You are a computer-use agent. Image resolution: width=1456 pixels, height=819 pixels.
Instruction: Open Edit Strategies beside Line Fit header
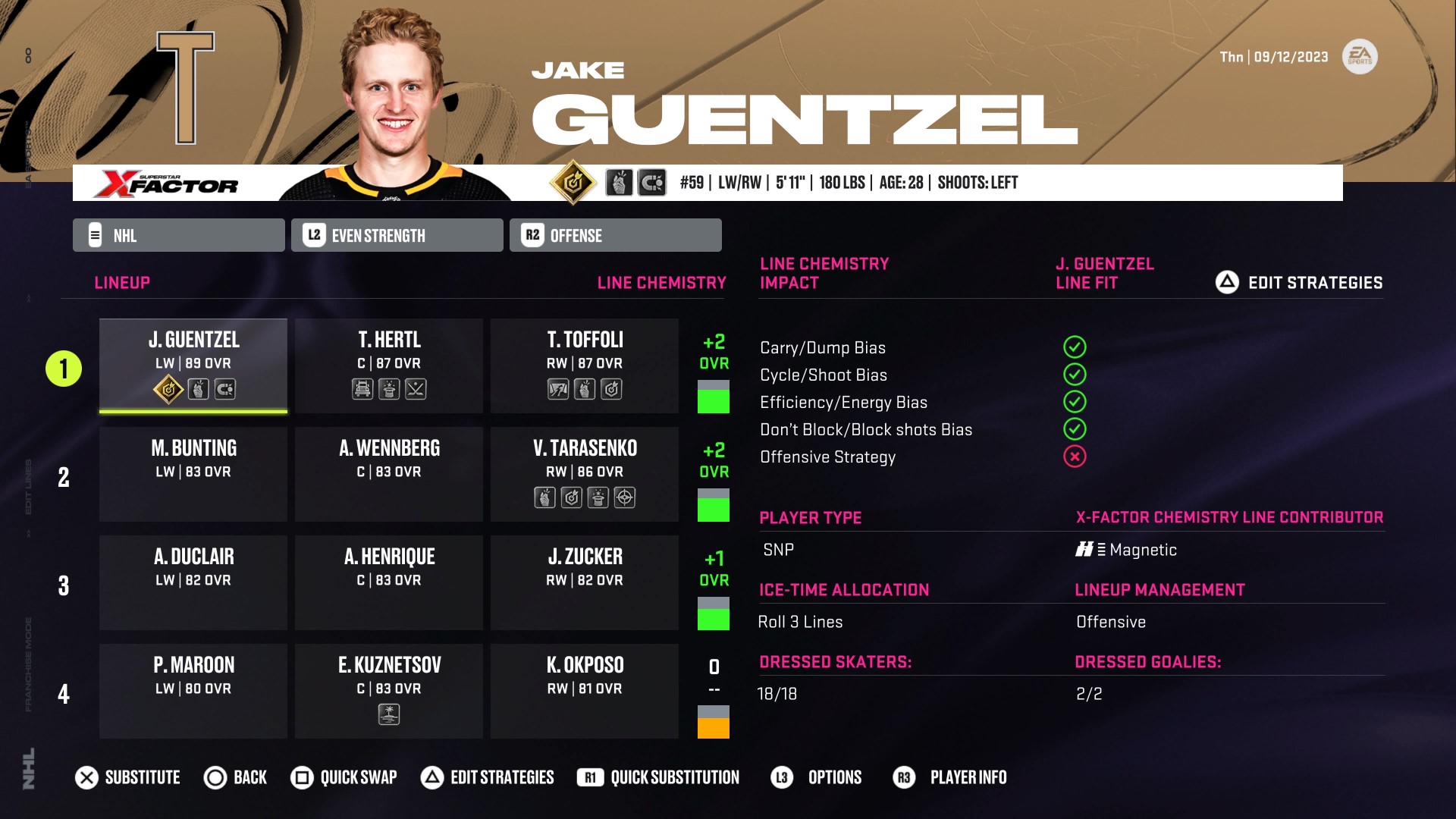[x=1299, y=283]
